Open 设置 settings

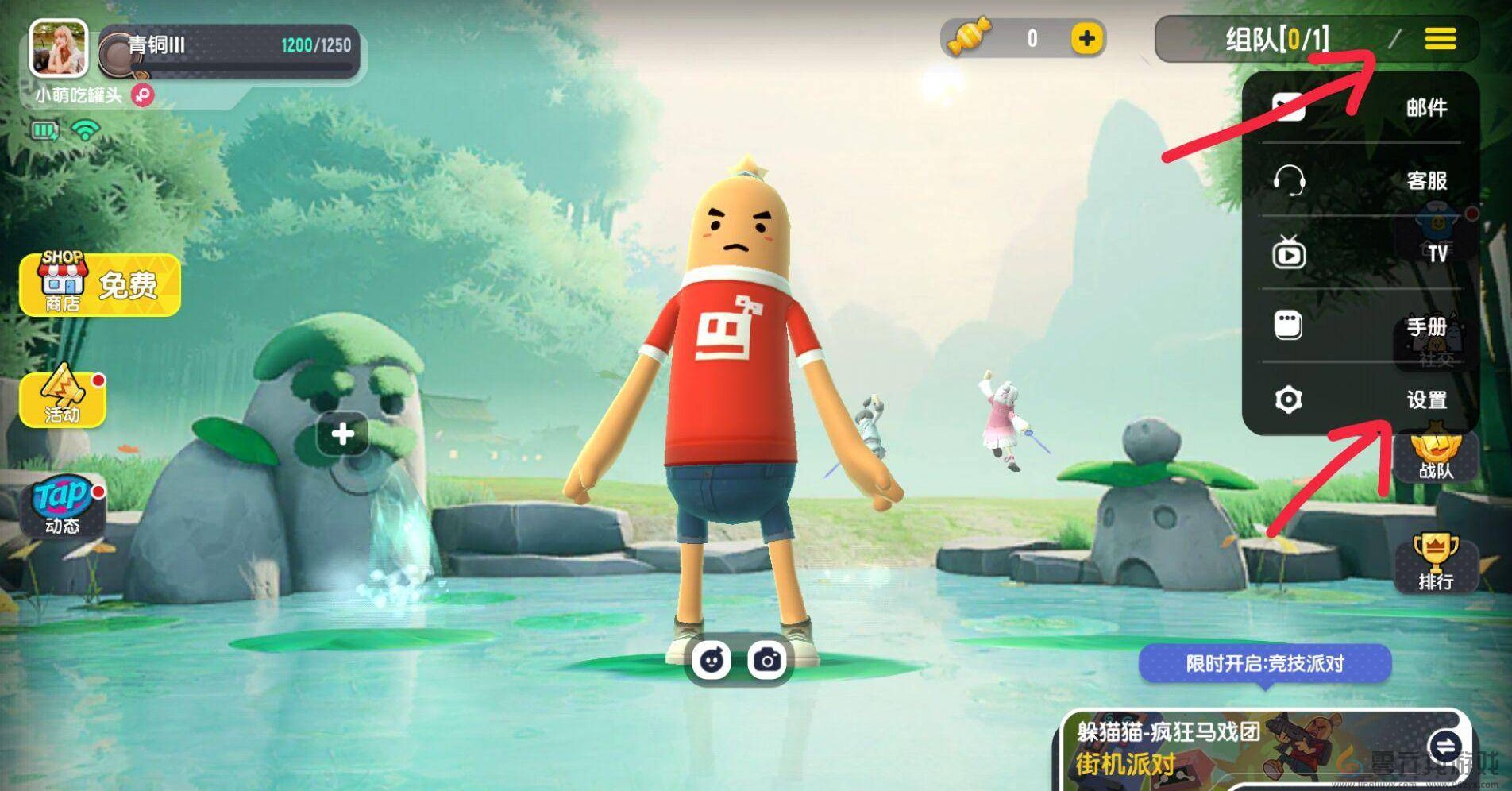point(1360,399)
